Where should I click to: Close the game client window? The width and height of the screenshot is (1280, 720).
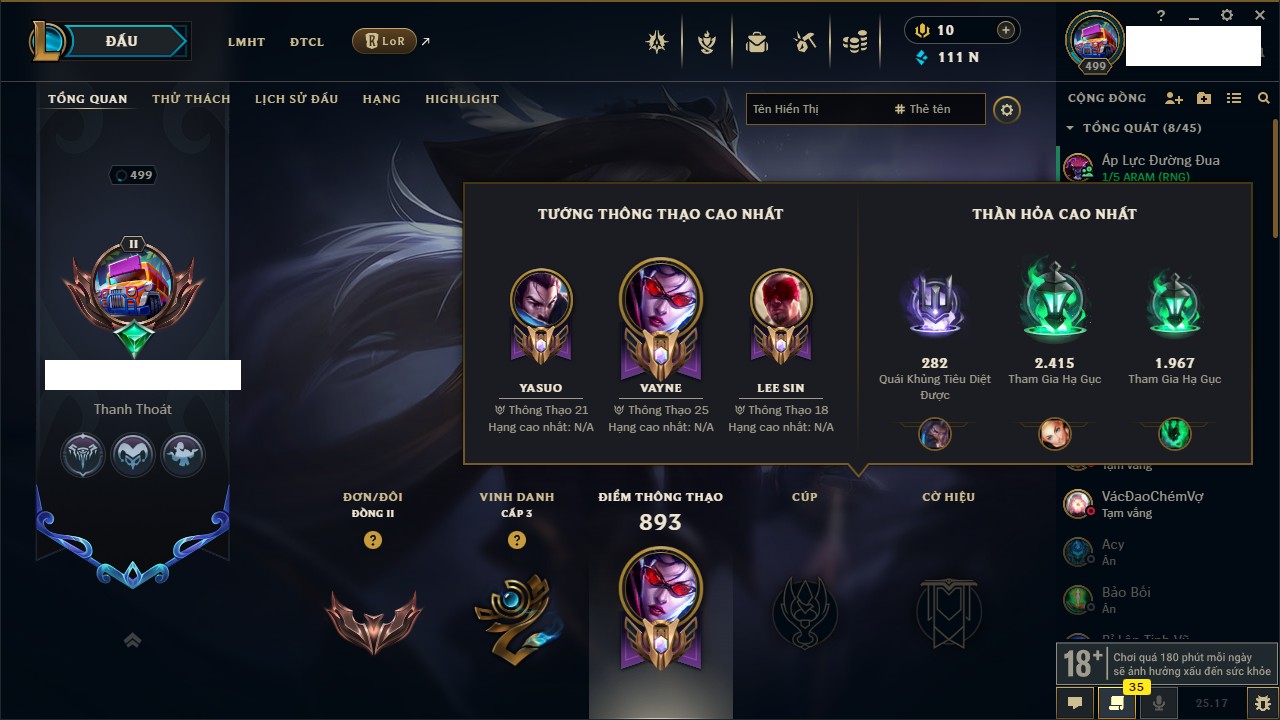(1259, 16)
